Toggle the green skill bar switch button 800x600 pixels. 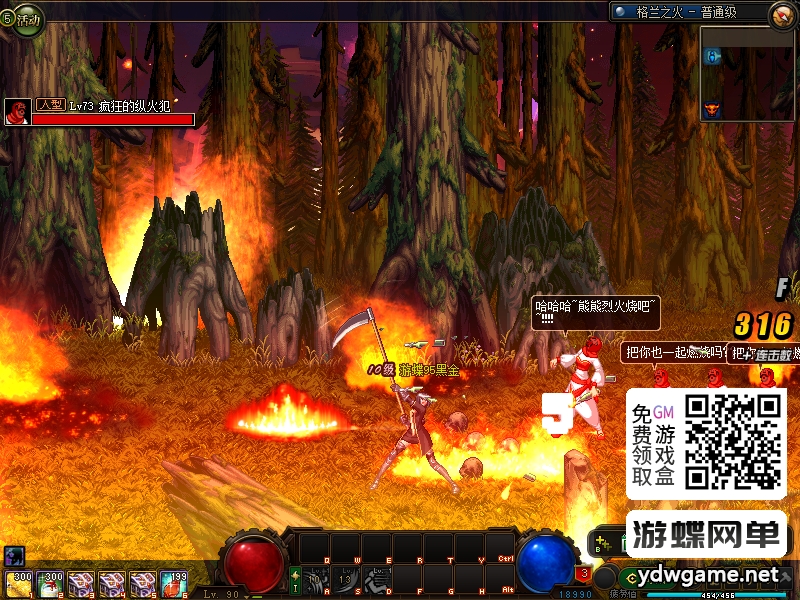295,578
